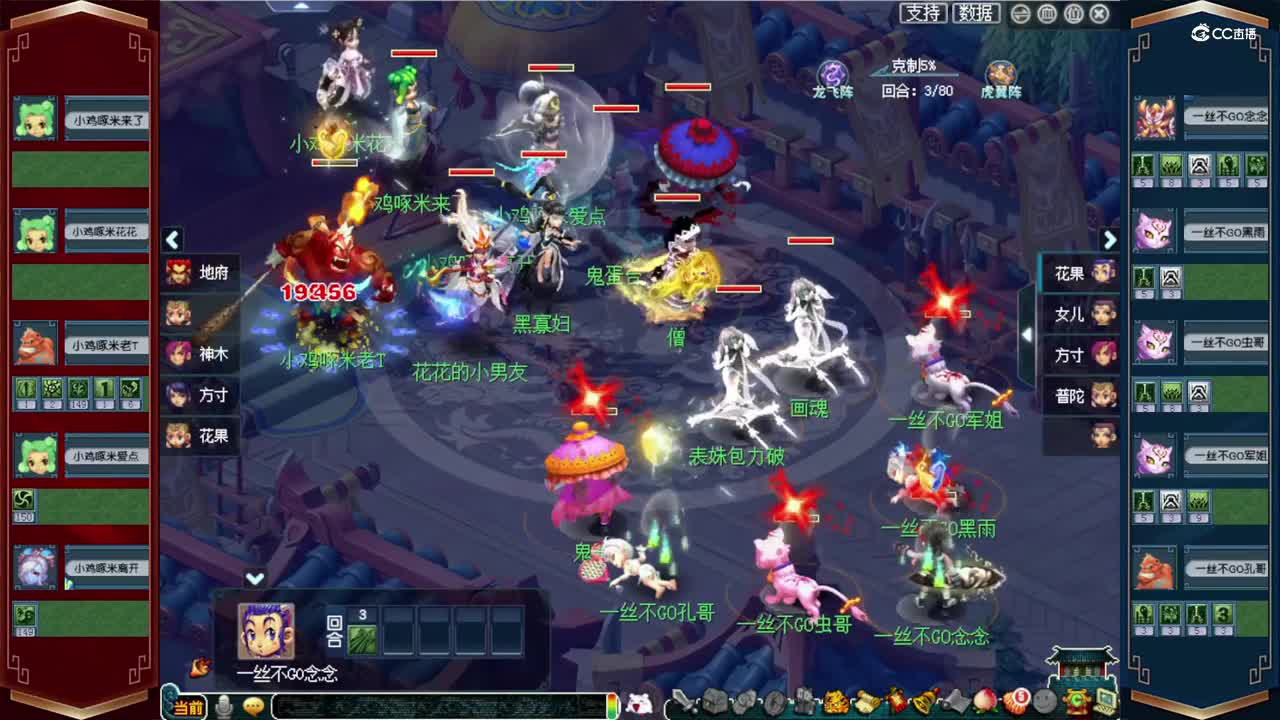1280x720 pixels.
Task: Open the chat emoji bubble icon
Action: pos(253,705)
